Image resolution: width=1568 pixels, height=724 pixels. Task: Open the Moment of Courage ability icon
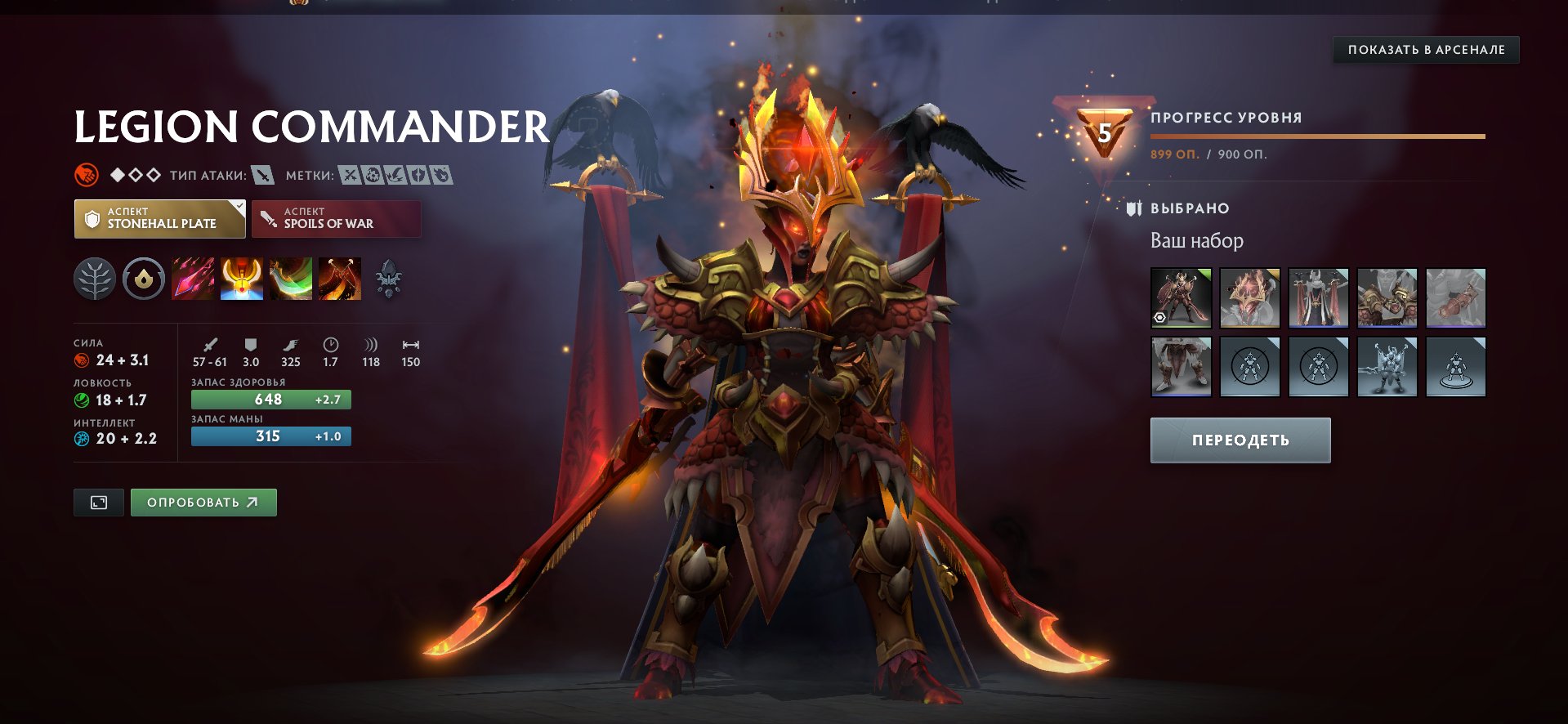(291, 278)
